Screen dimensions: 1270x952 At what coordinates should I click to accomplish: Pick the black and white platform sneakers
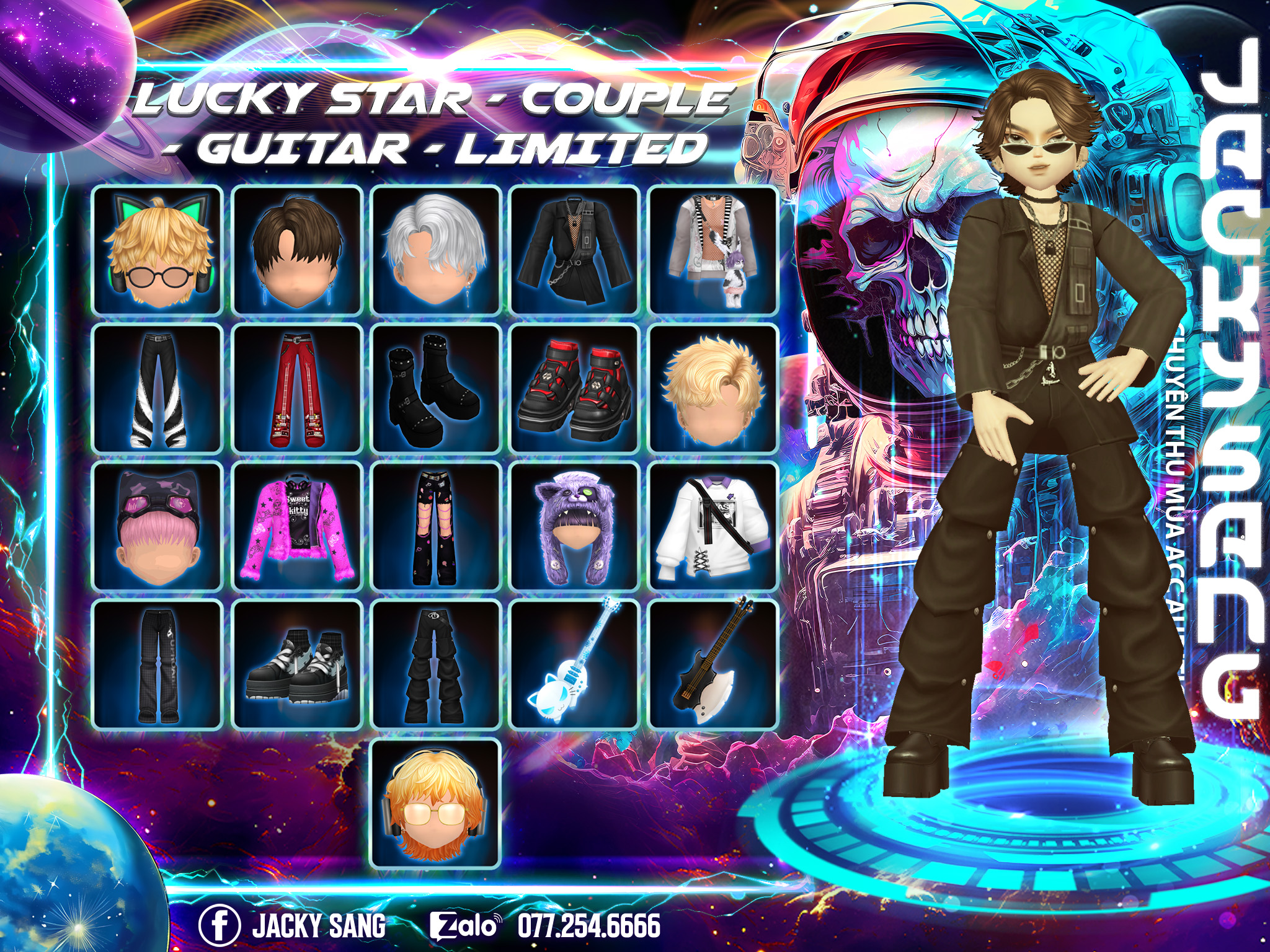[x=296, y=665]
